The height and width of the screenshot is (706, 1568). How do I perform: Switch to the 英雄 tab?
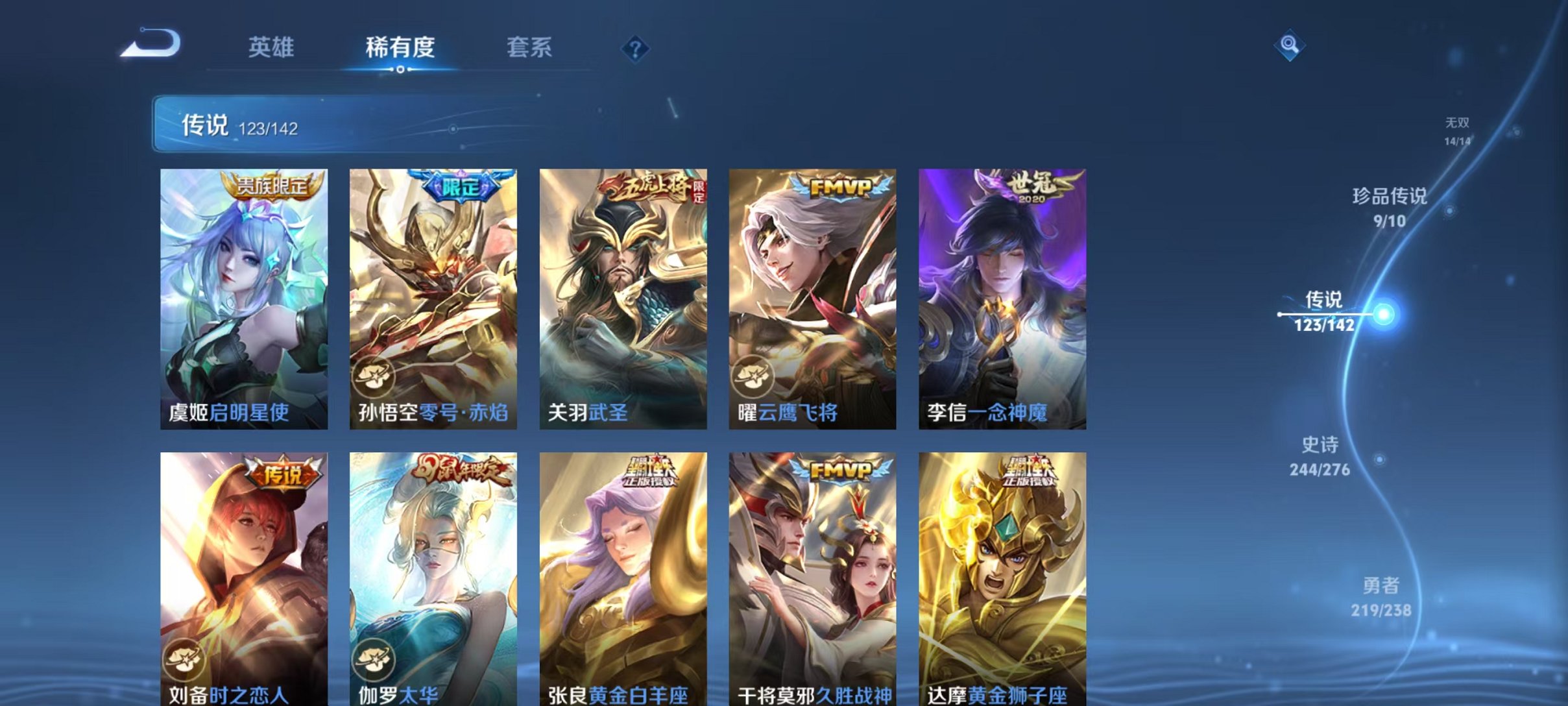click(x=271, y=47)
